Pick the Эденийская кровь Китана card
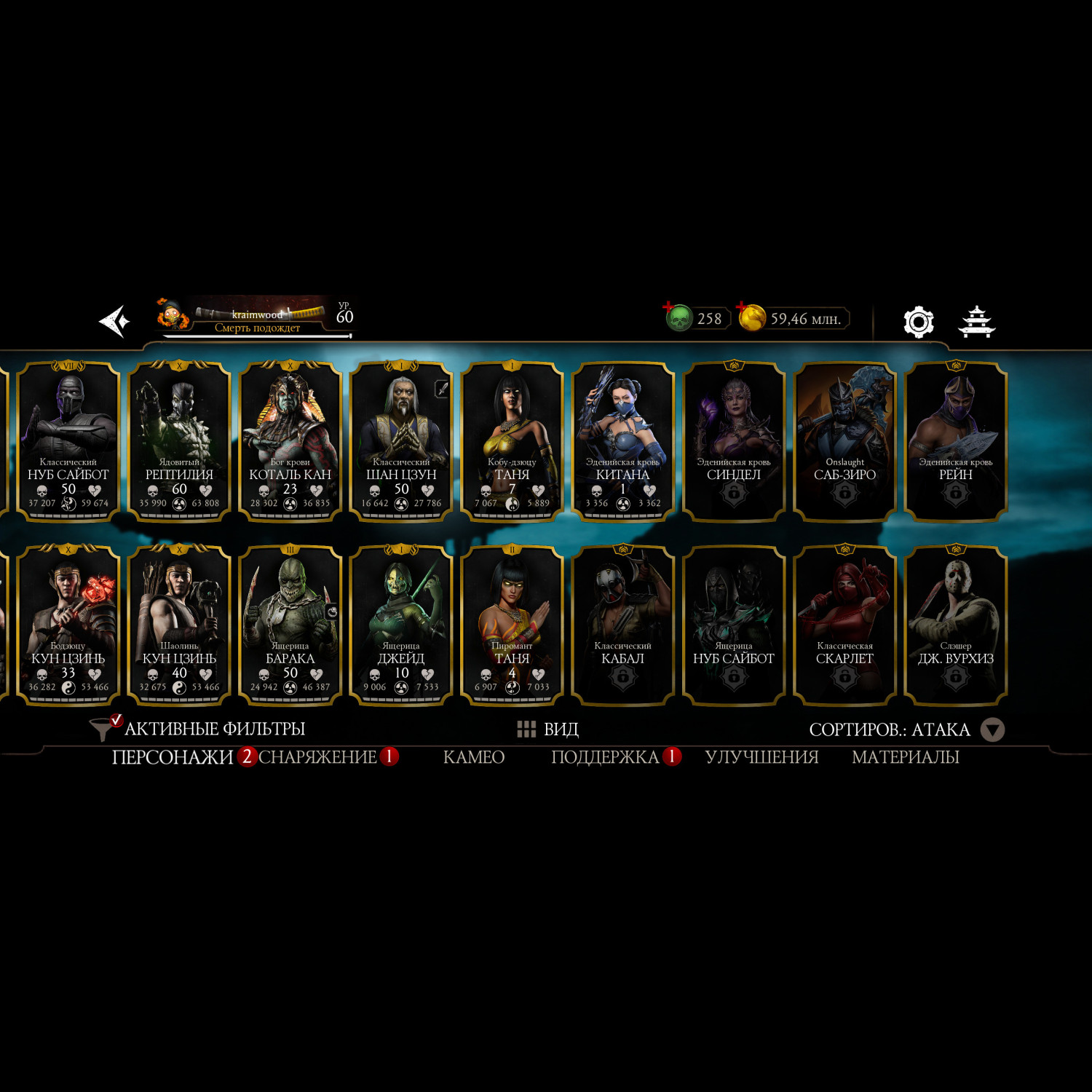This screenshot has height=1092, width=1092. [622, 441]
